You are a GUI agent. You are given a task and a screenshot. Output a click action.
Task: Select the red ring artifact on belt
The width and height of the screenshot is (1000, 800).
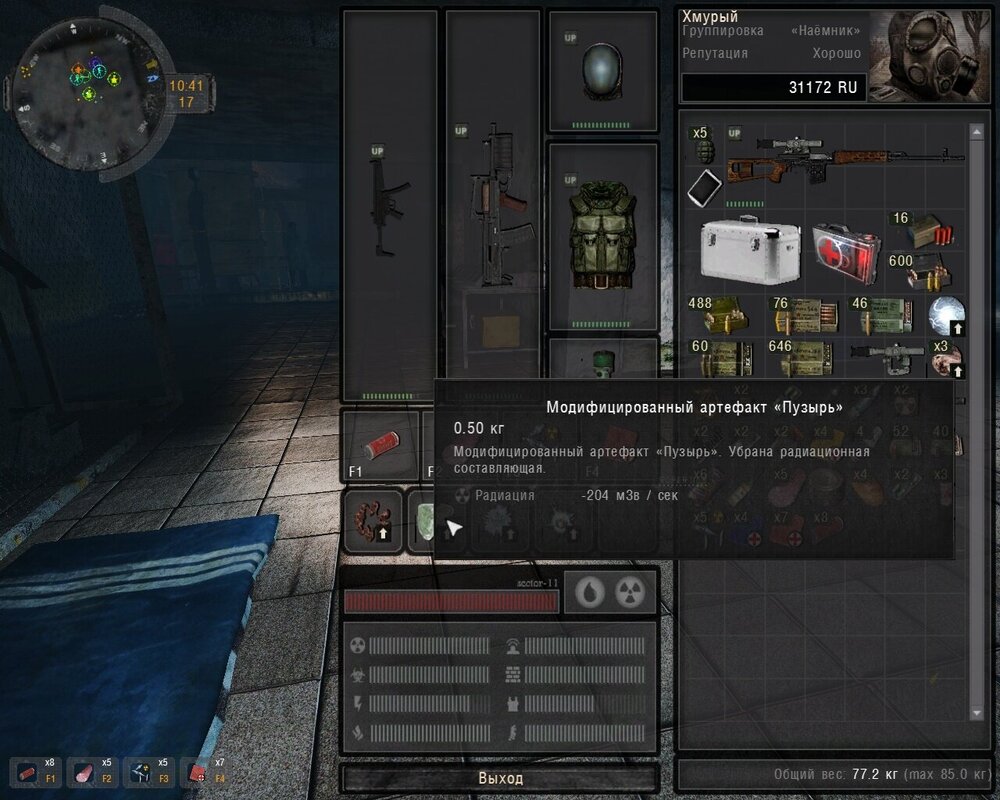373,520
